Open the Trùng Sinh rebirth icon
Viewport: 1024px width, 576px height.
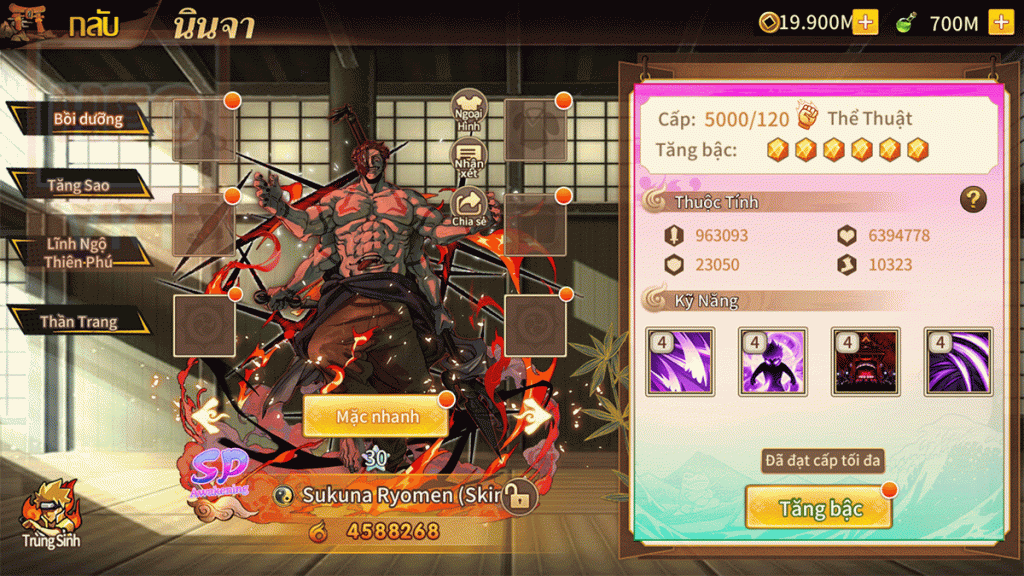[x=52, y=512]
